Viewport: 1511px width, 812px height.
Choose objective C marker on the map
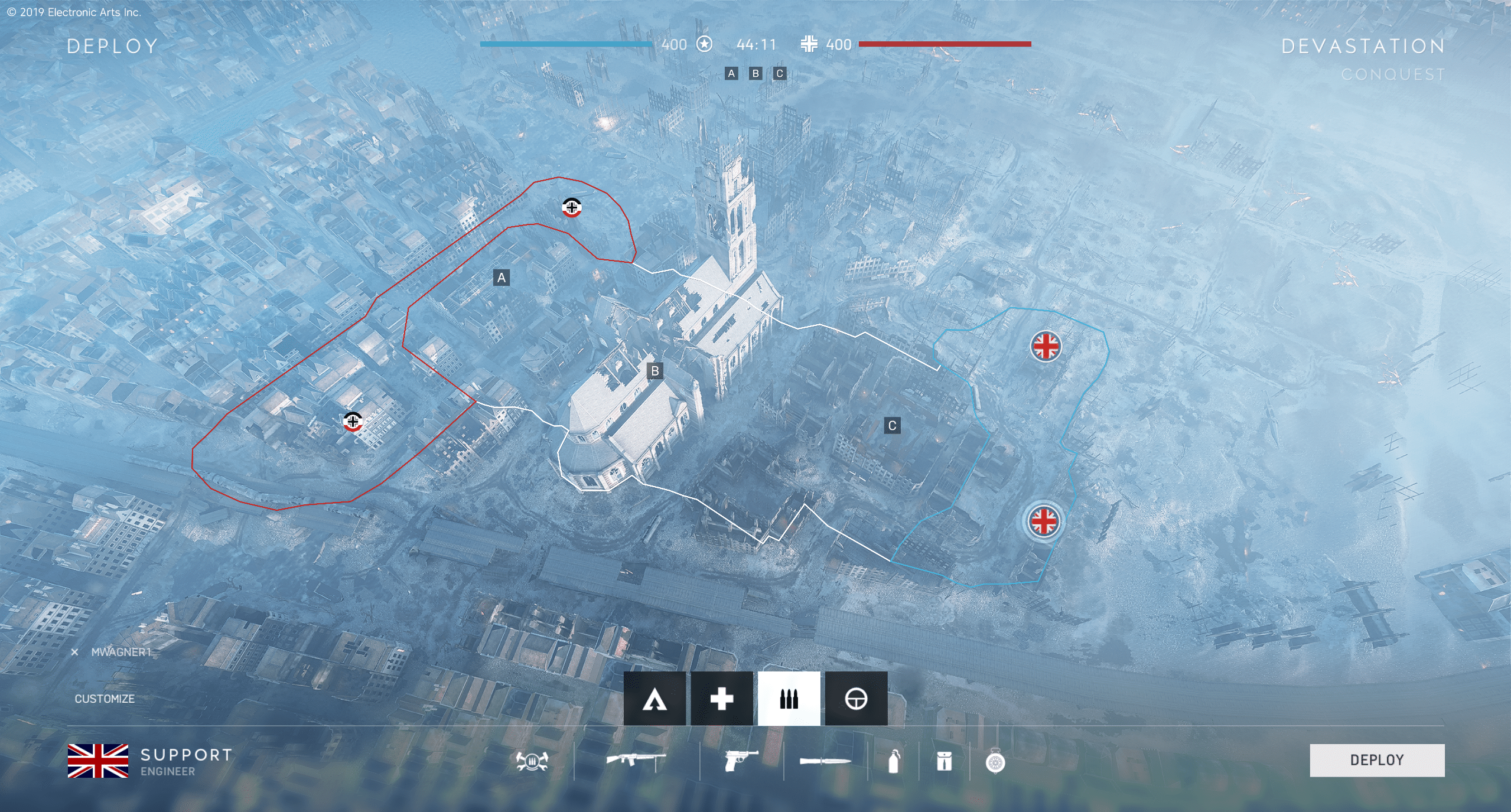coord(892,425)
